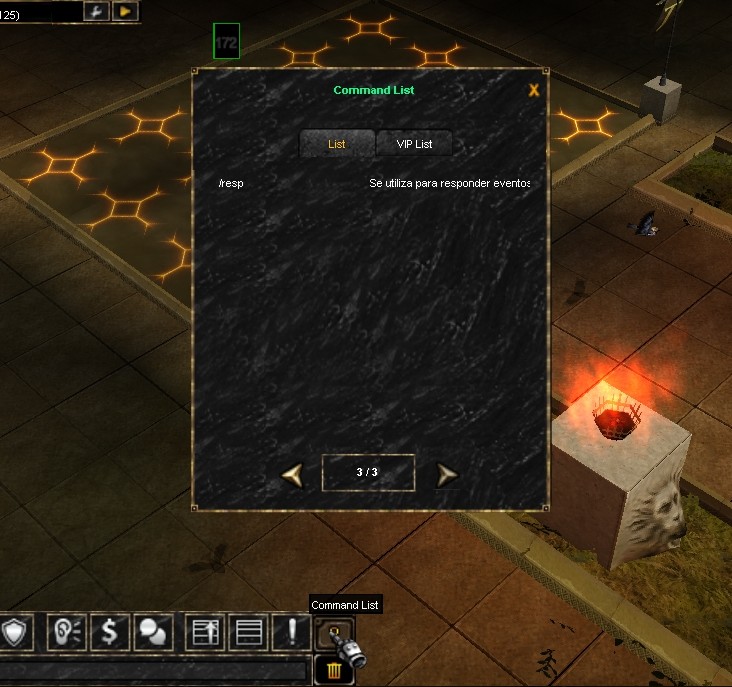Toggle the ear listening icon
This screenshot has height=687, width=732.
tap(66, 632)
